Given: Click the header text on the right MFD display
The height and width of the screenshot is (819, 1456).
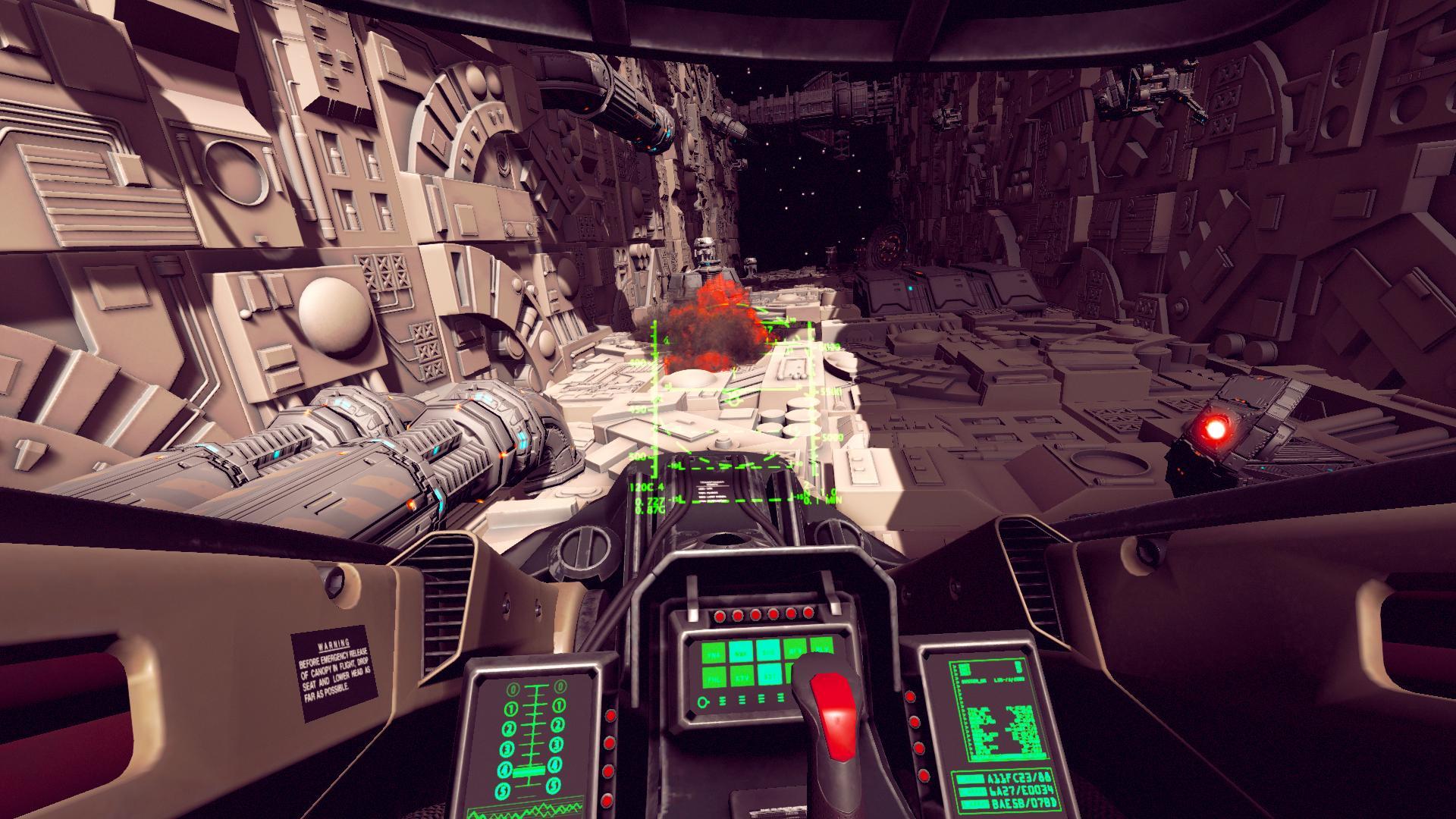Looking at the screenshot, I should point(991,680).
